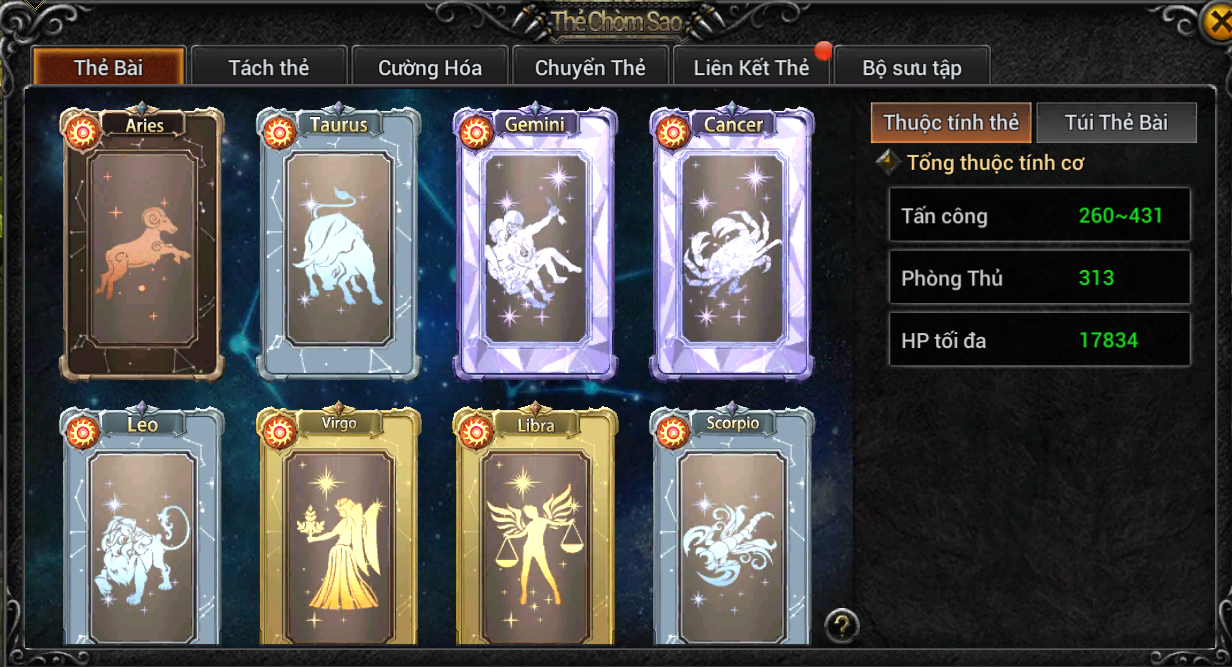The height and width of the screenshot is (667, 1232).
Task: Pick the Scorpio card
Action: pos(732,530)
